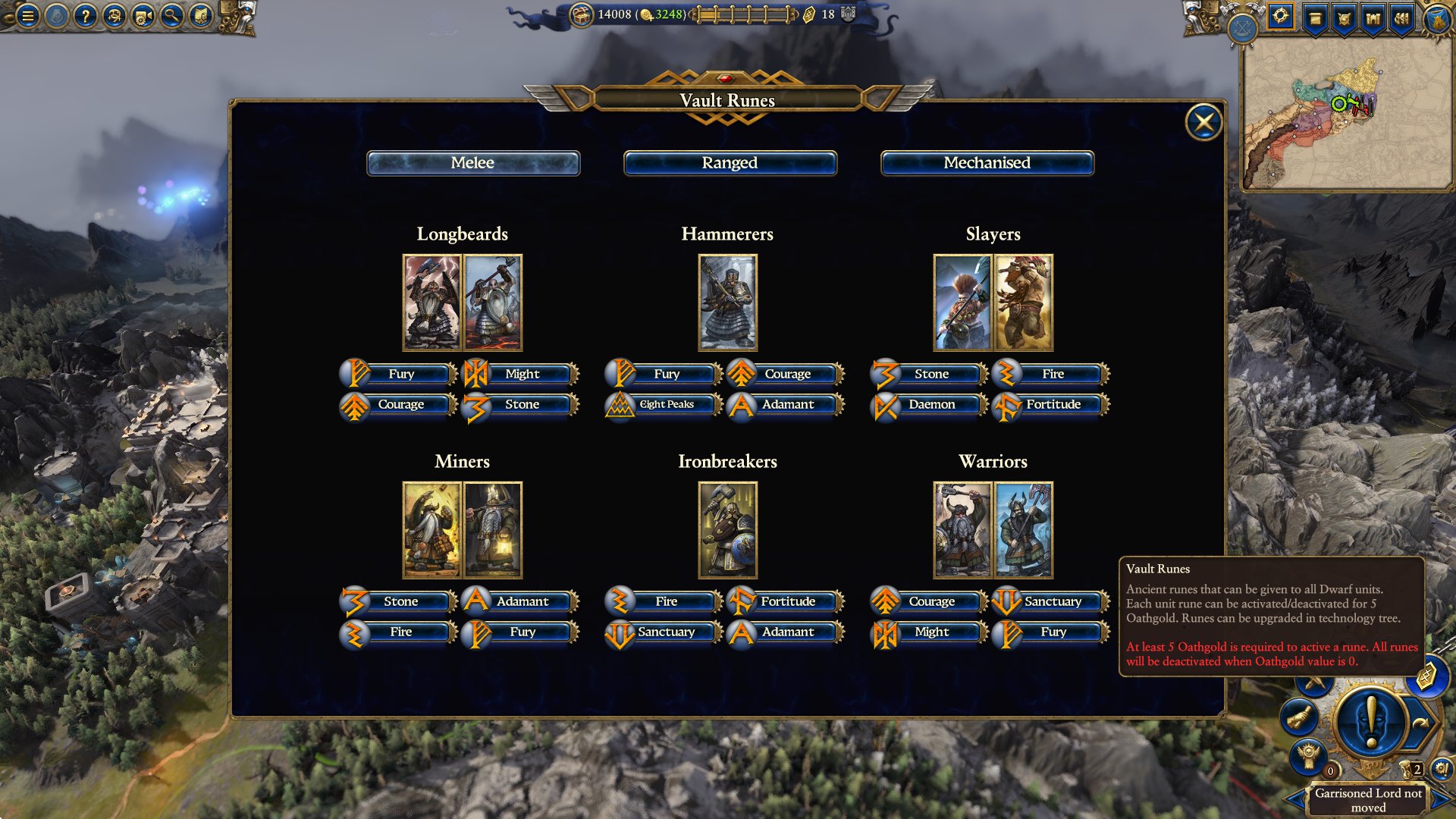Switch to the Ranged runes tab

(730, 162)
